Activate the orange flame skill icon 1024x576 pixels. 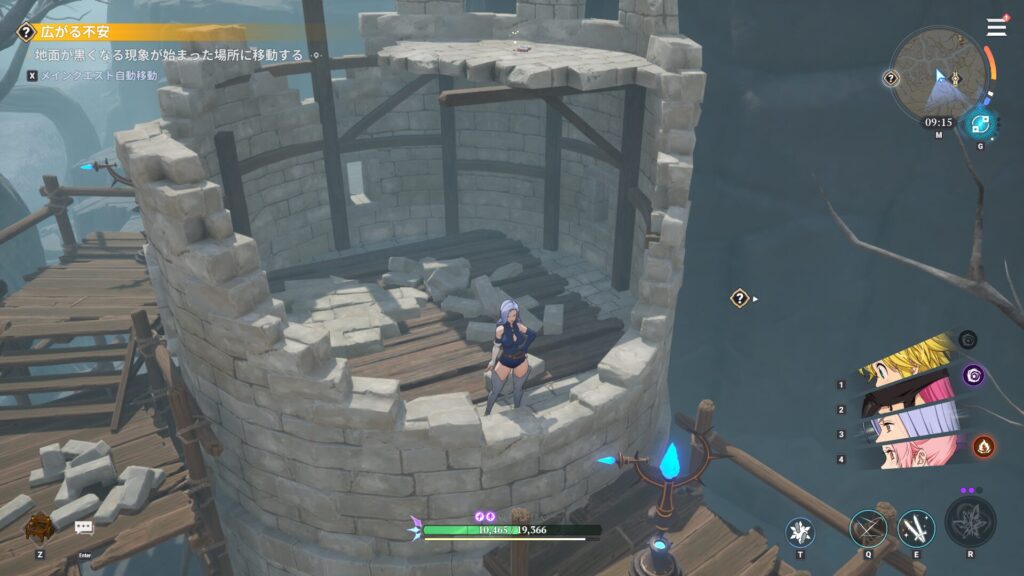[x=983, y=445]
